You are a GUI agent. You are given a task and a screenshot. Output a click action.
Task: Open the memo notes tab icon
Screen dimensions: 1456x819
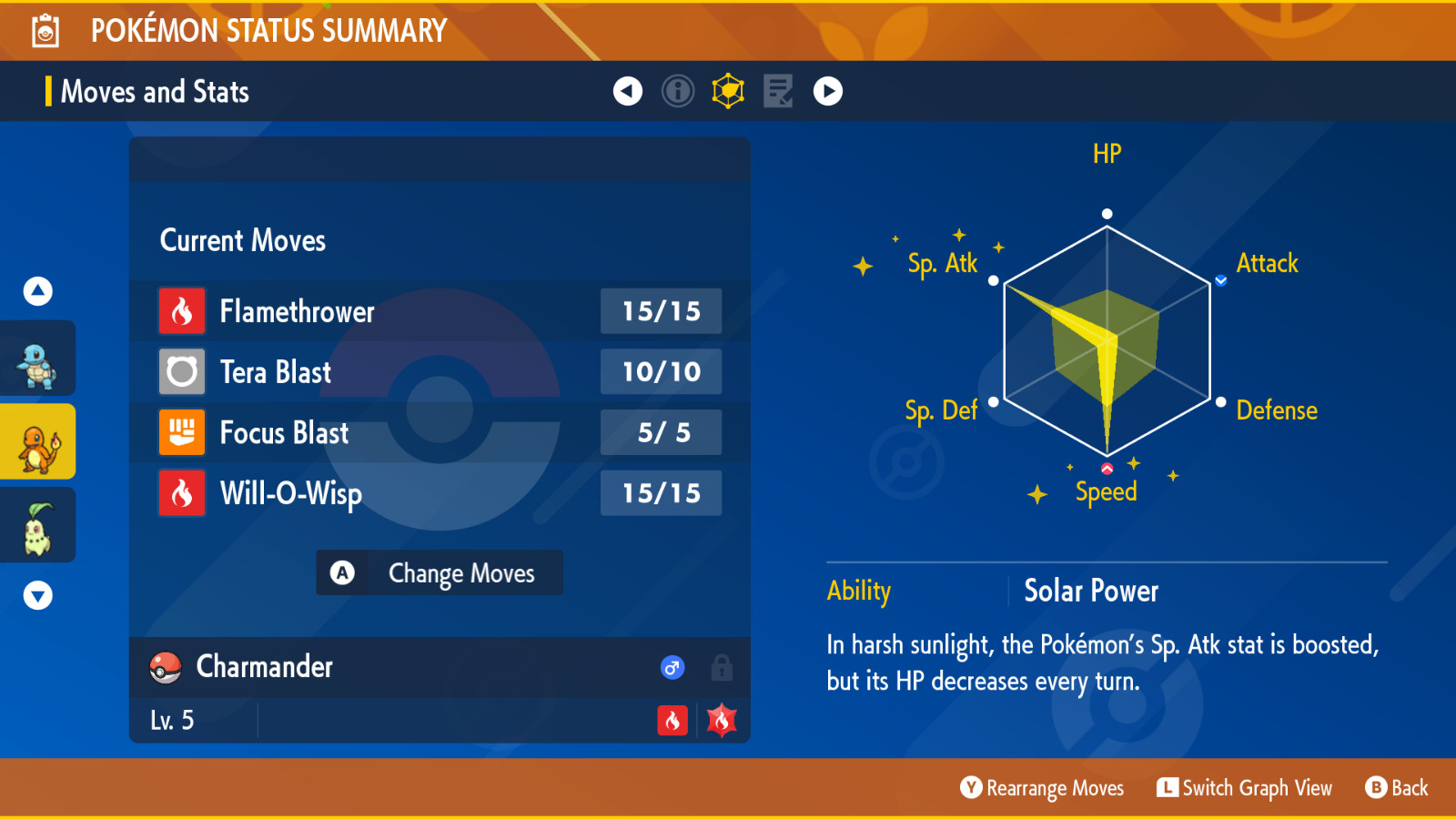click(x=778, y=91)
